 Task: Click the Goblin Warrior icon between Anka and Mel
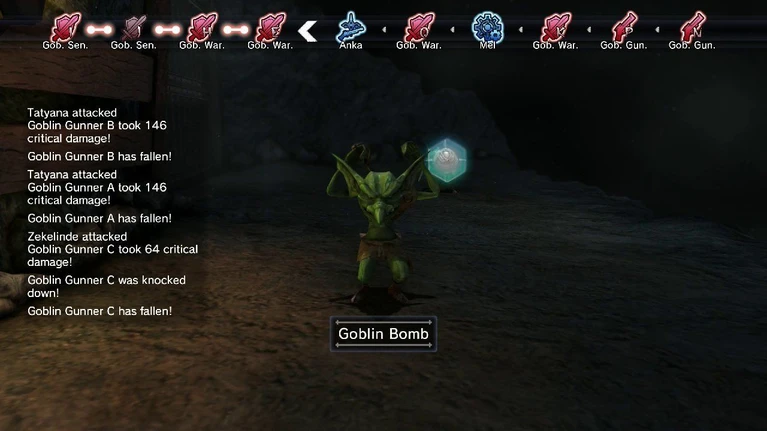coord(418,27)
